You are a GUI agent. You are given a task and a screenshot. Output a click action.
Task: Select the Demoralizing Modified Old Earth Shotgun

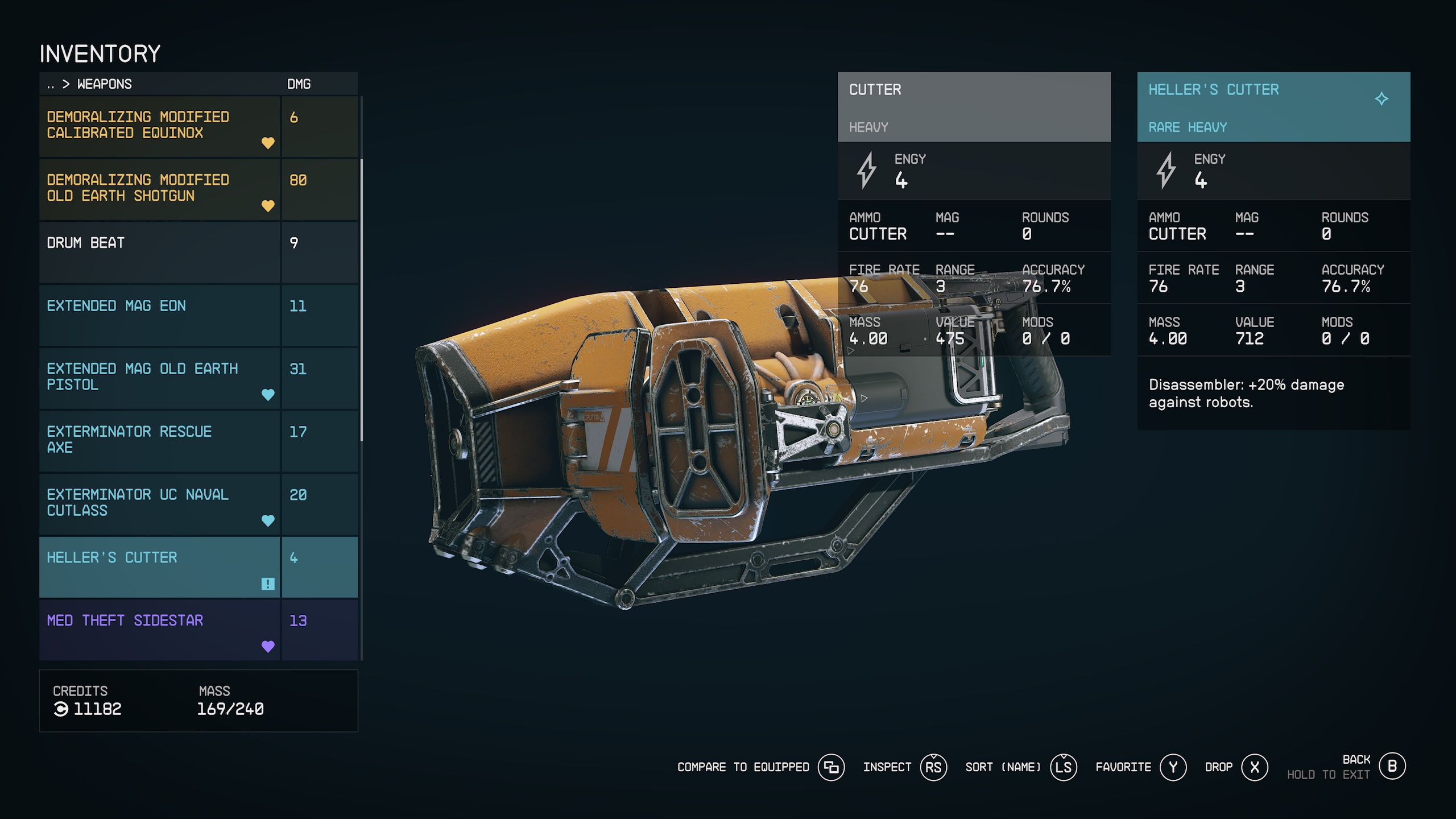pos(159,189)
